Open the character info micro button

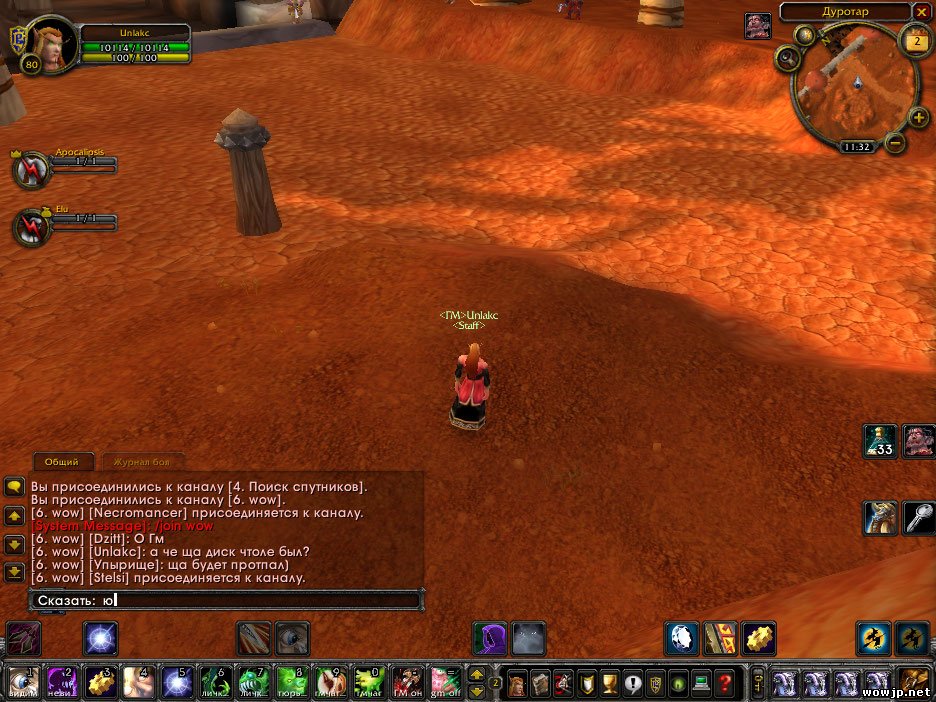pyautogui.click(x=516, y=684)
